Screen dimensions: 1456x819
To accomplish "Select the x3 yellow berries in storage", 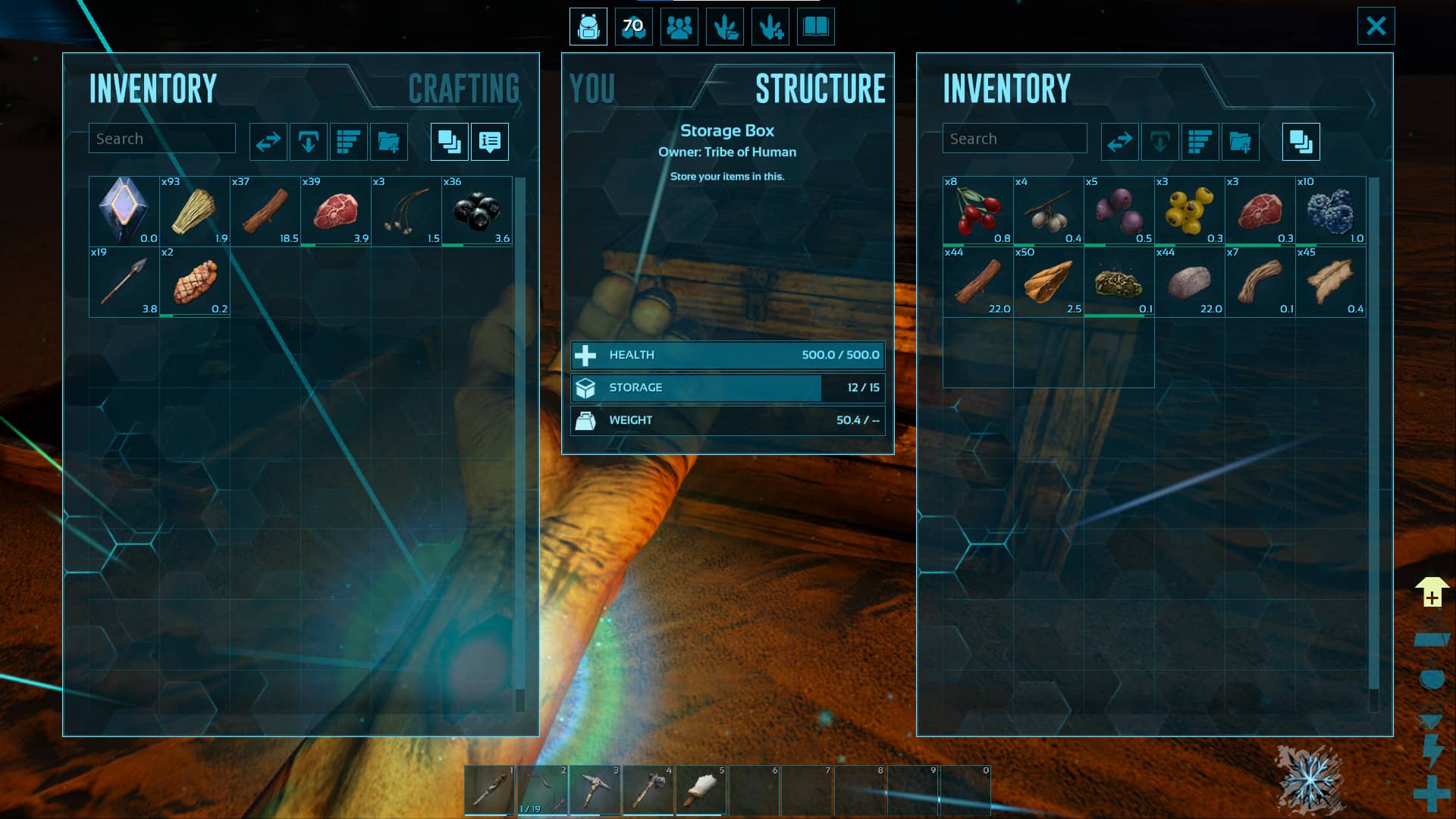I will click(x=1189, y=212).
